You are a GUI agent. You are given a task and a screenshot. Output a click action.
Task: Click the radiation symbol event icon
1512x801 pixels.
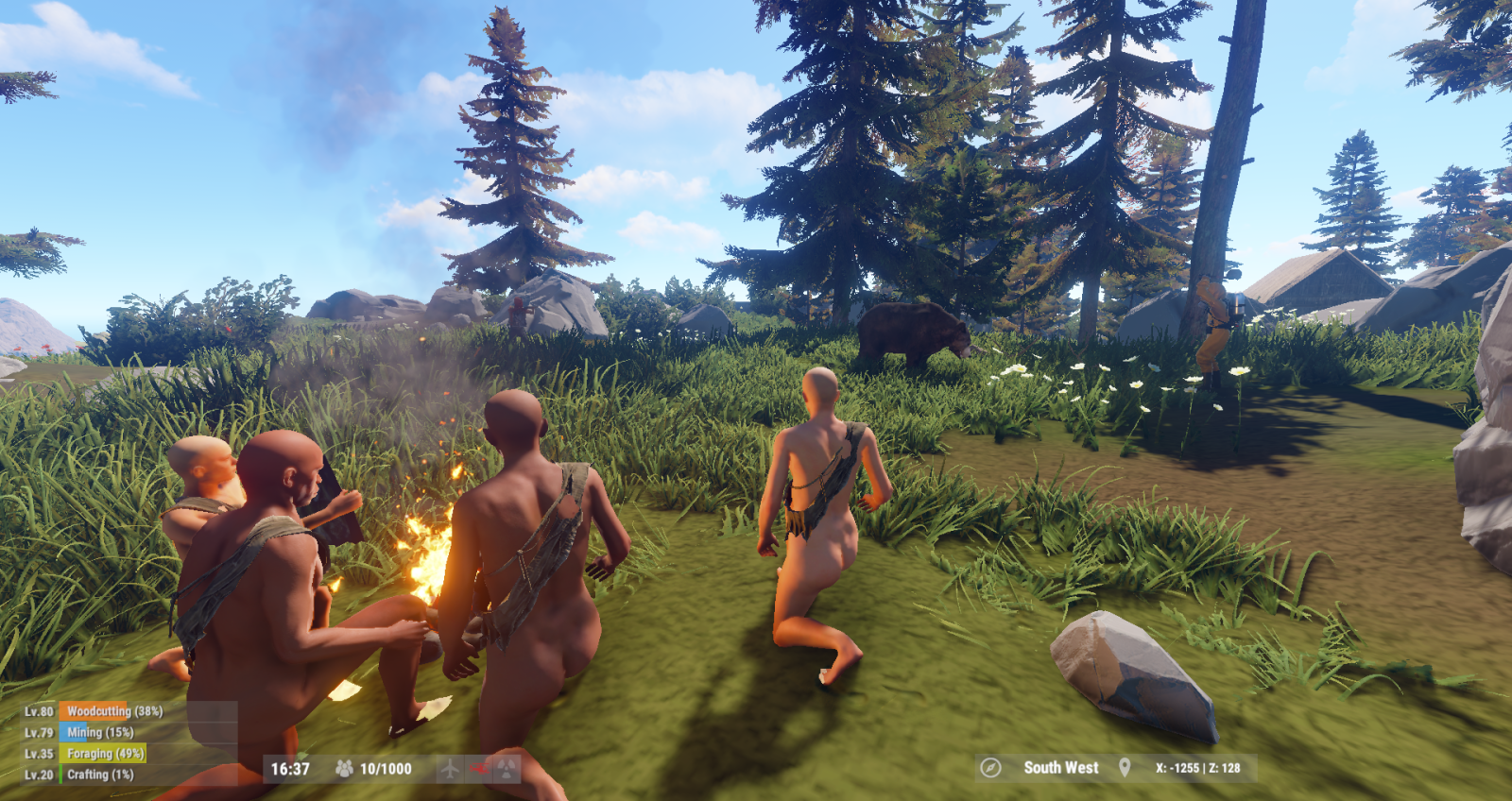(x=507, y=769)
